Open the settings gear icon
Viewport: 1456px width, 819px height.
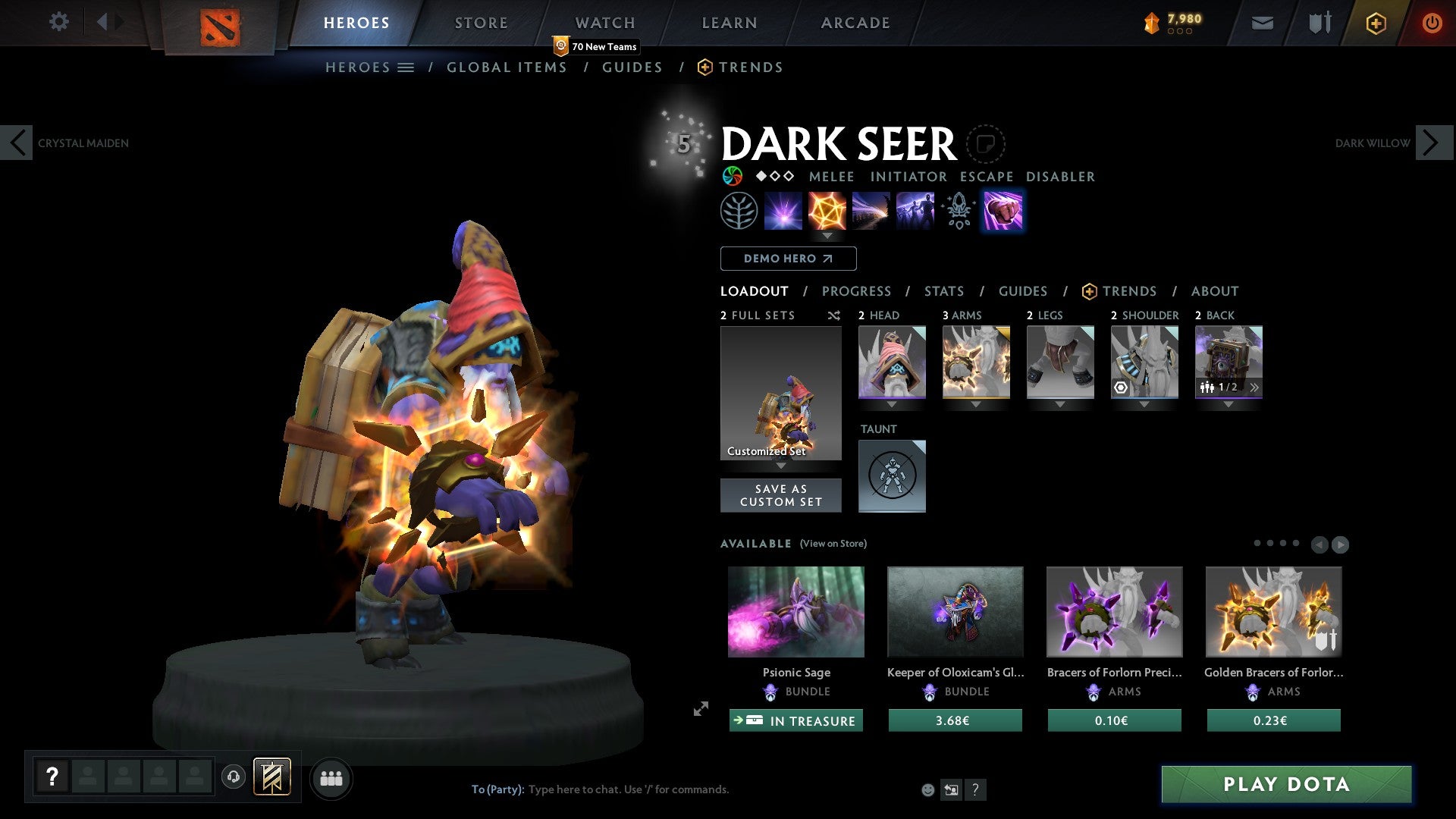pos(58,22)
